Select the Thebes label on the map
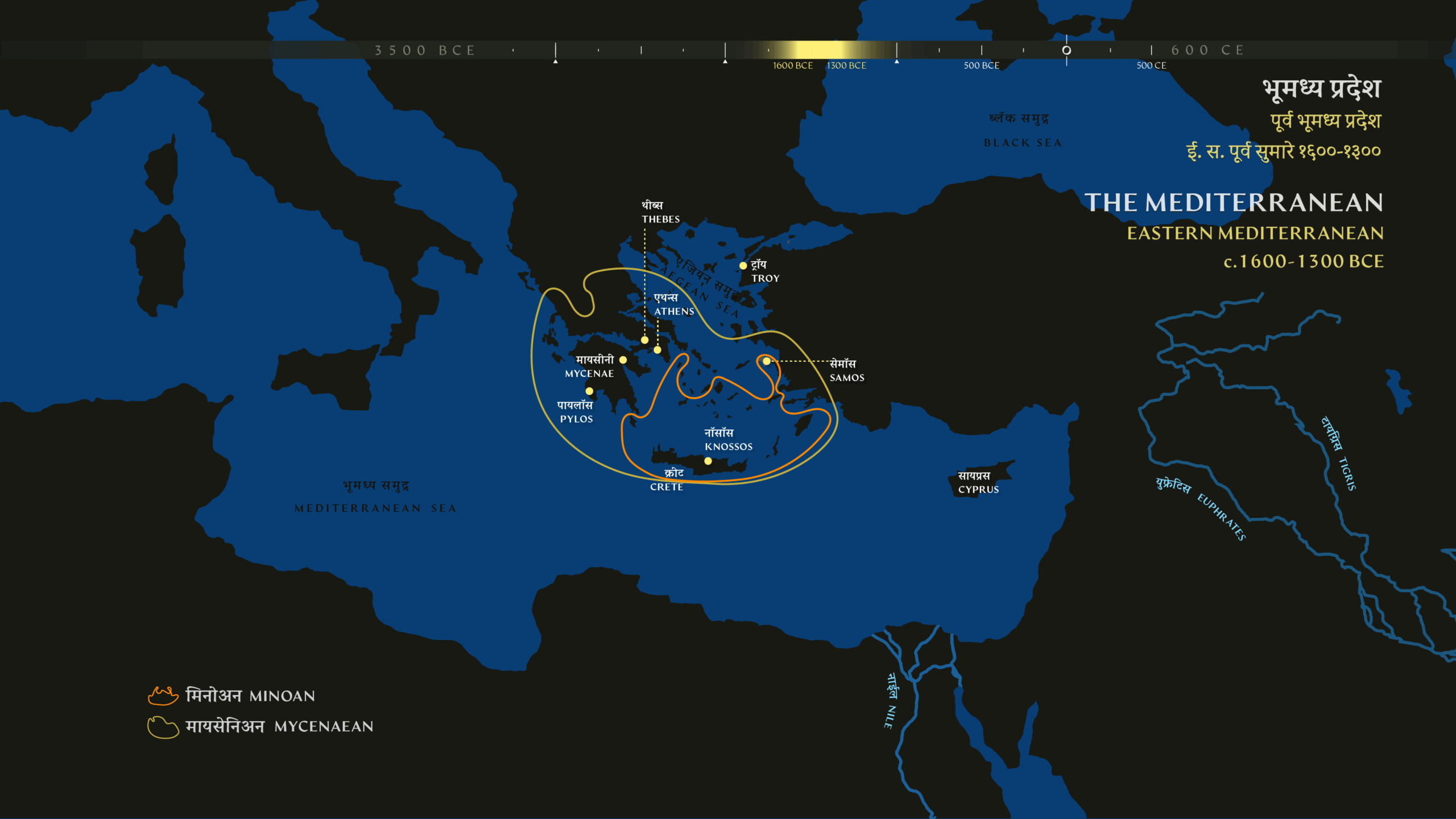The height and width of the screenshot is (819, 1456). coord(660,212)
